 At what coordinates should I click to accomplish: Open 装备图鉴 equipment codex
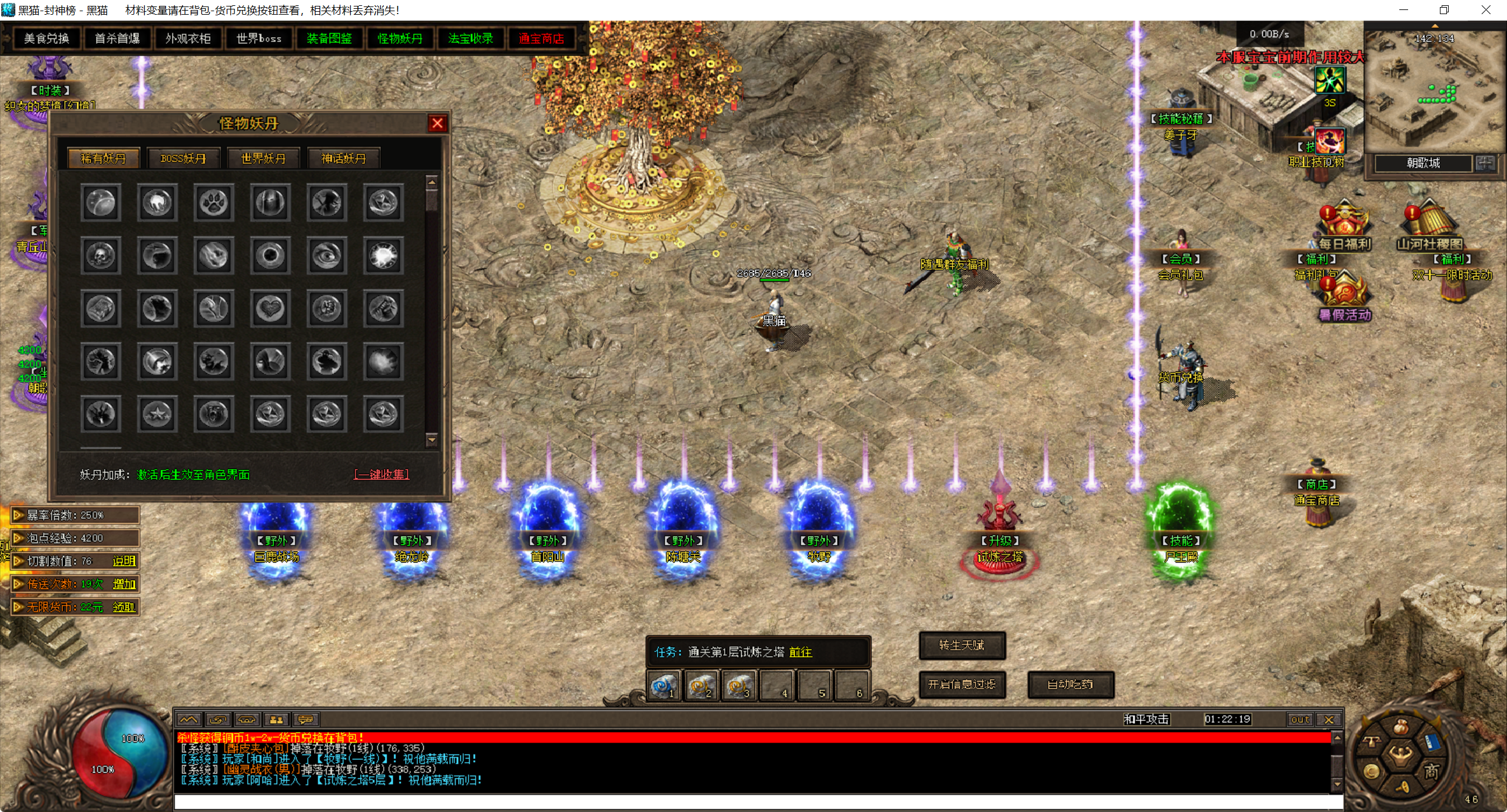click(x=329, y=38)
